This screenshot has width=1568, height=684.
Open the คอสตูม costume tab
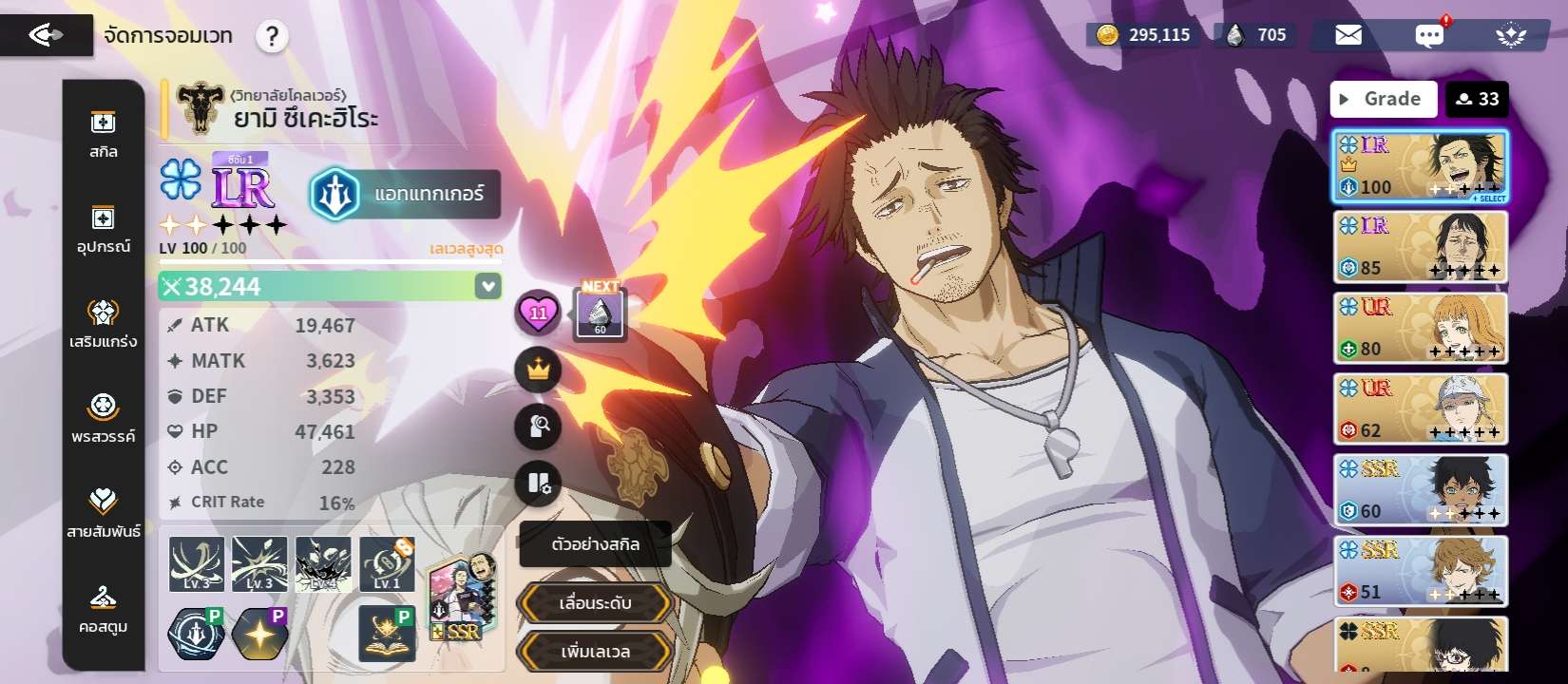click(x=103, y=608)
